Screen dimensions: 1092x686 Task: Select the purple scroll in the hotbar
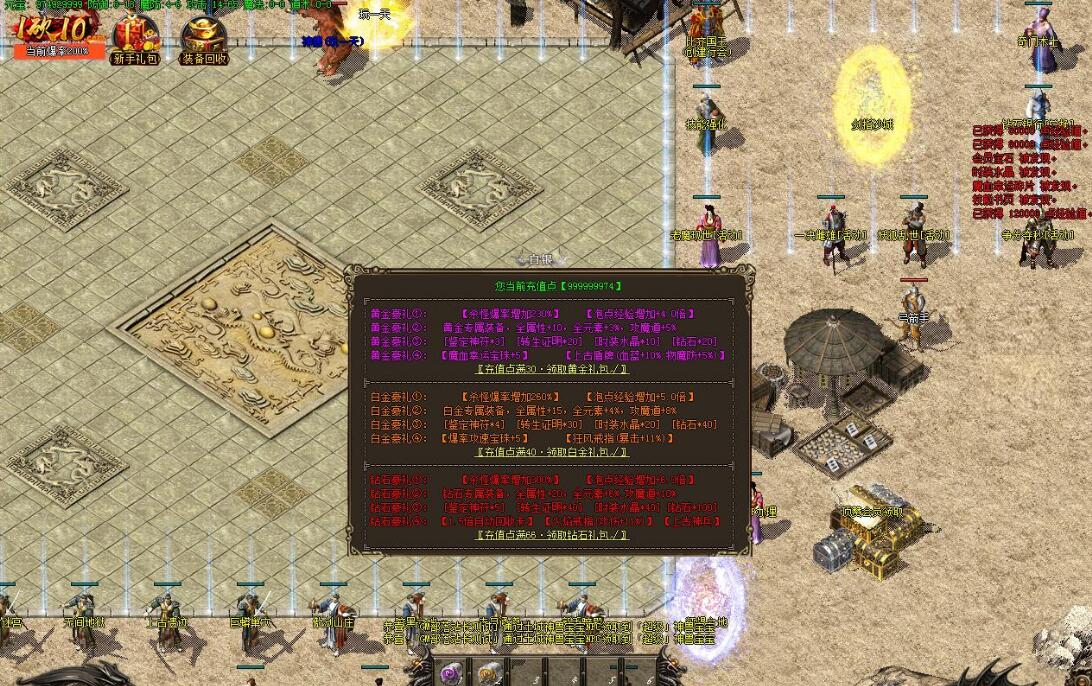point(452,671)
